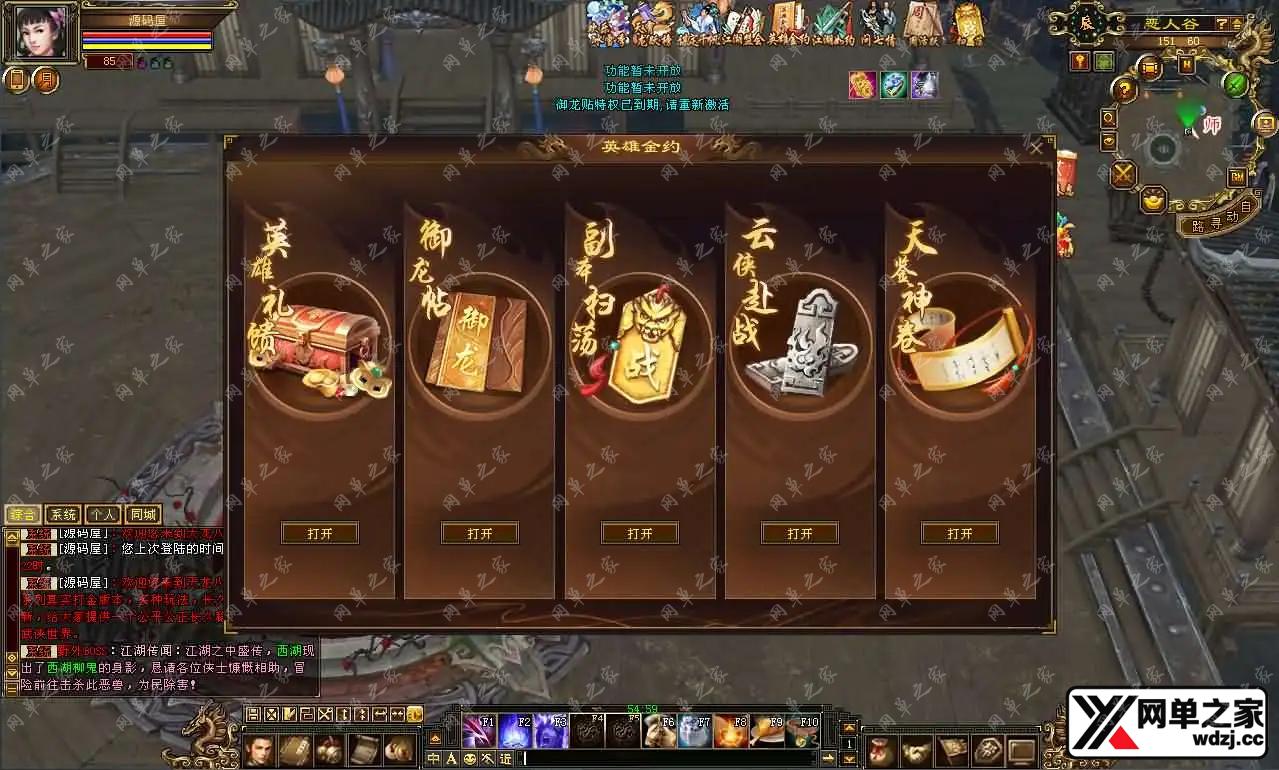Open the emoji face chat button
The width and height of the screenshot is (1279, 770).
470,759
